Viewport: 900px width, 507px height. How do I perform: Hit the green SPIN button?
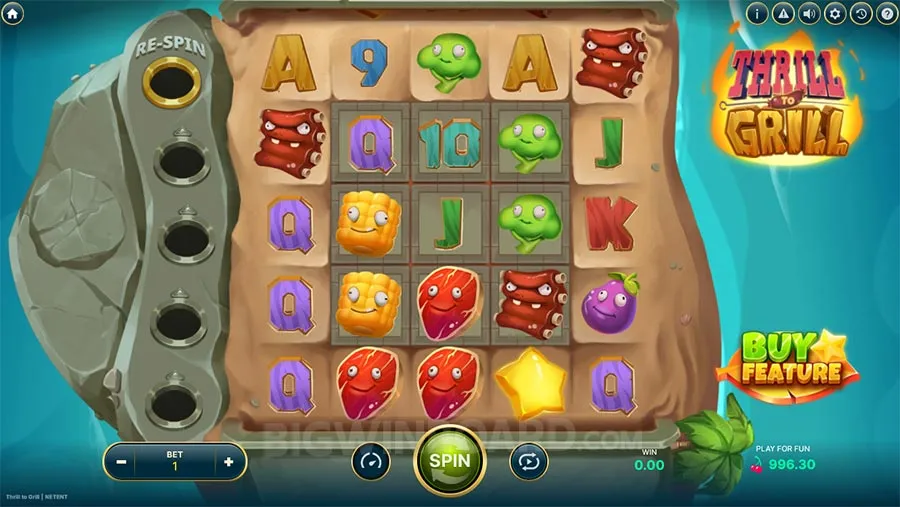[x=449, y=461]
